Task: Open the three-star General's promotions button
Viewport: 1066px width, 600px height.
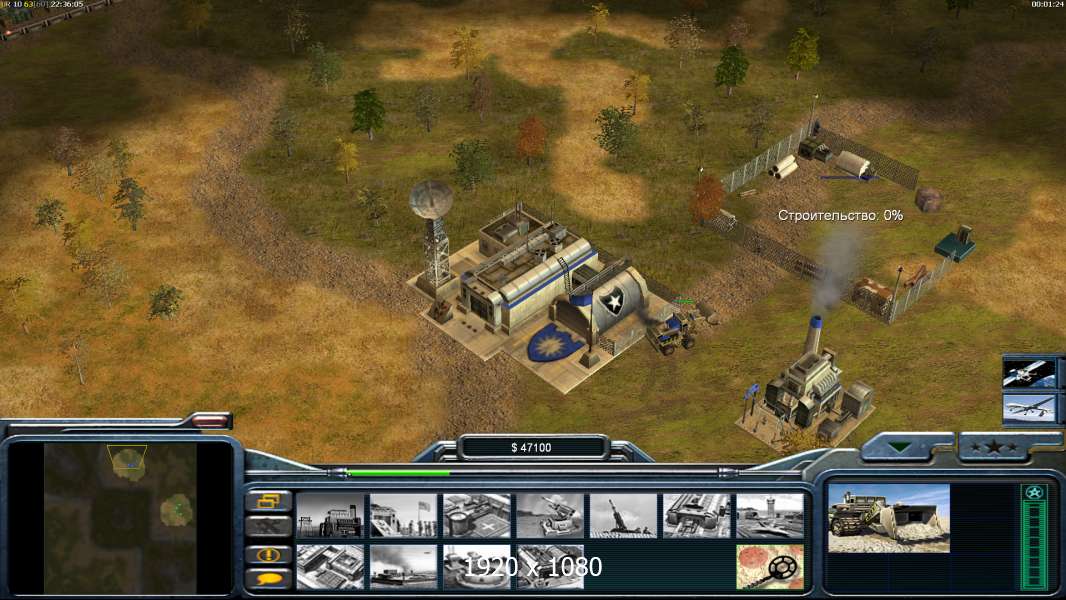Action: click(1002, 447)
